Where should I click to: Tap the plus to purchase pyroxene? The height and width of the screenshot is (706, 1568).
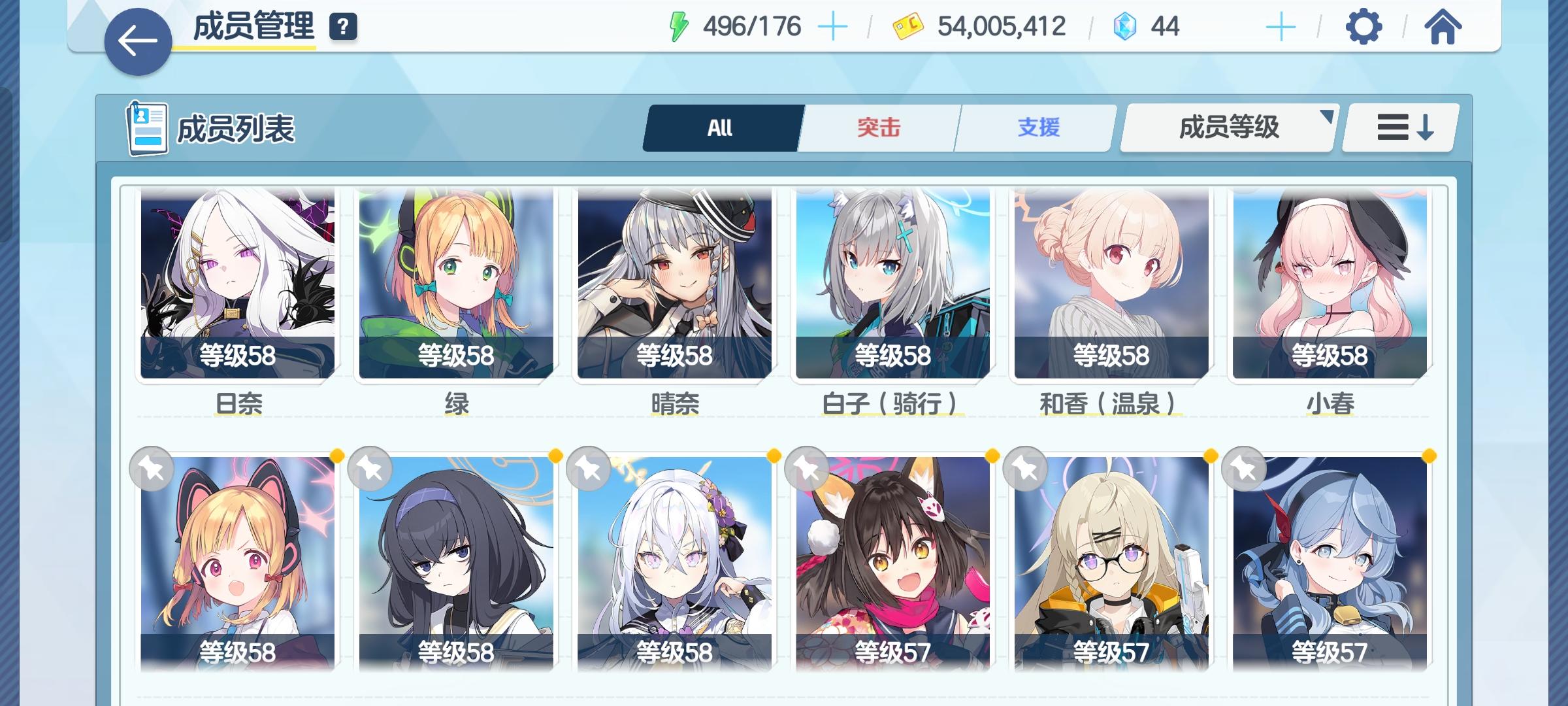pyautogui.click(x=1282, y=25)
